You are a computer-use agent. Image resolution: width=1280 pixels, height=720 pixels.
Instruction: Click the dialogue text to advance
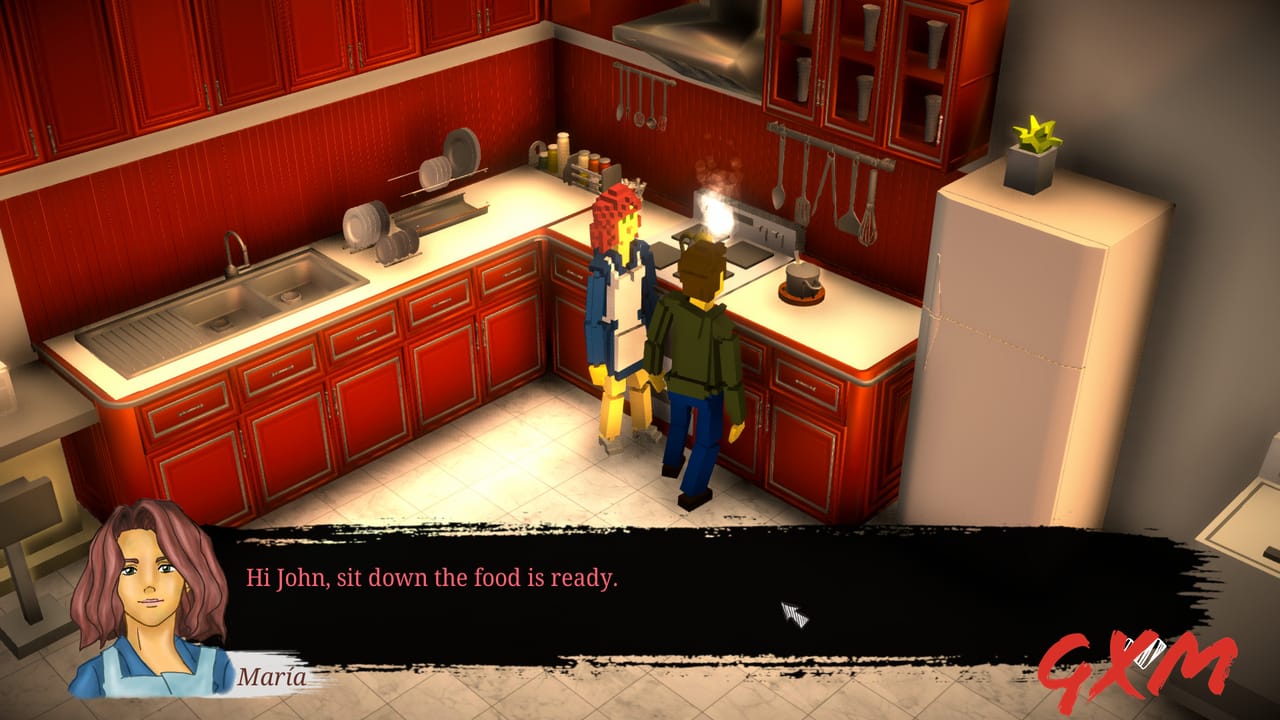tap(430, 576)
